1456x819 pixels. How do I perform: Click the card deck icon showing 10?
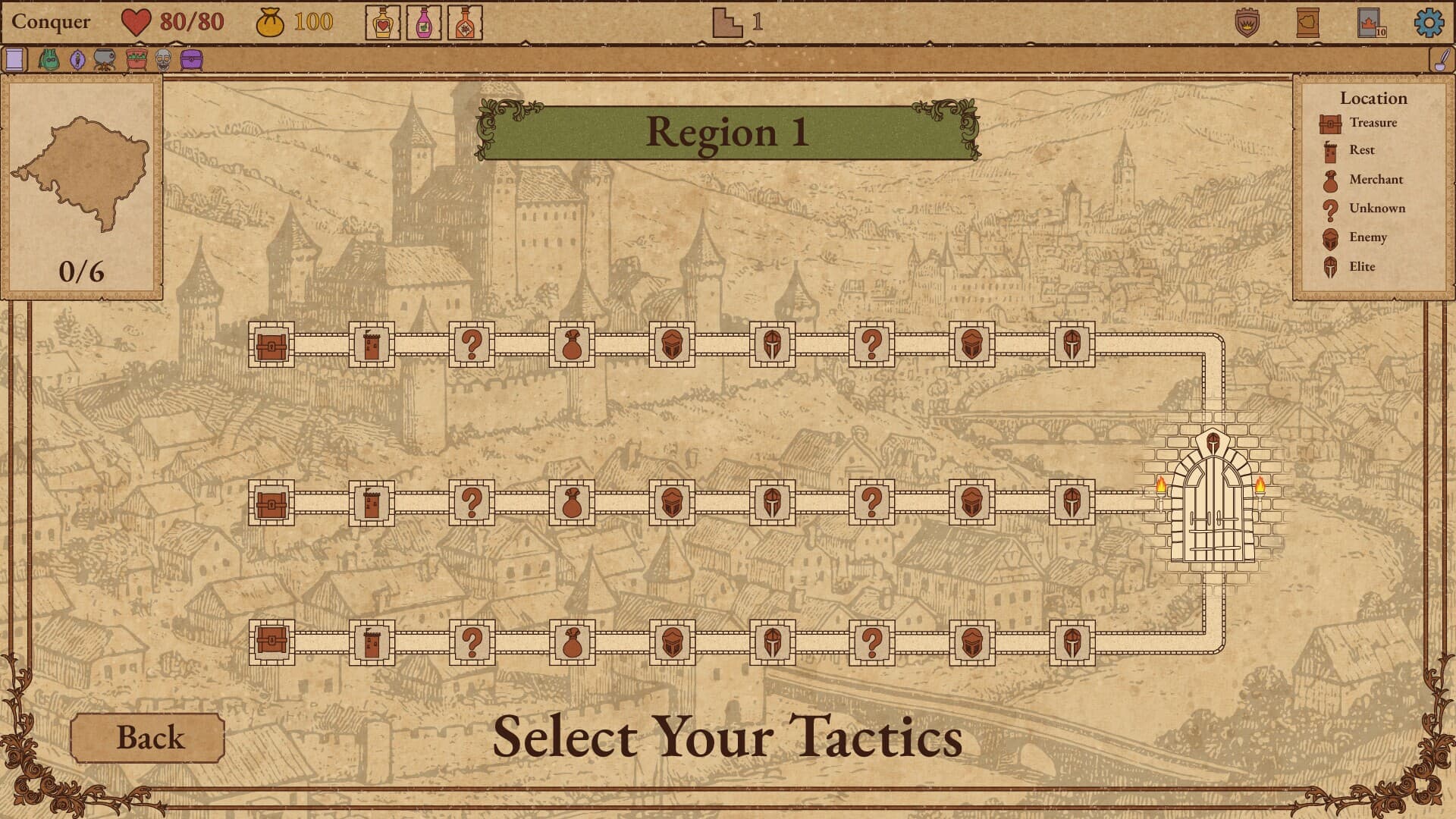1369,21
